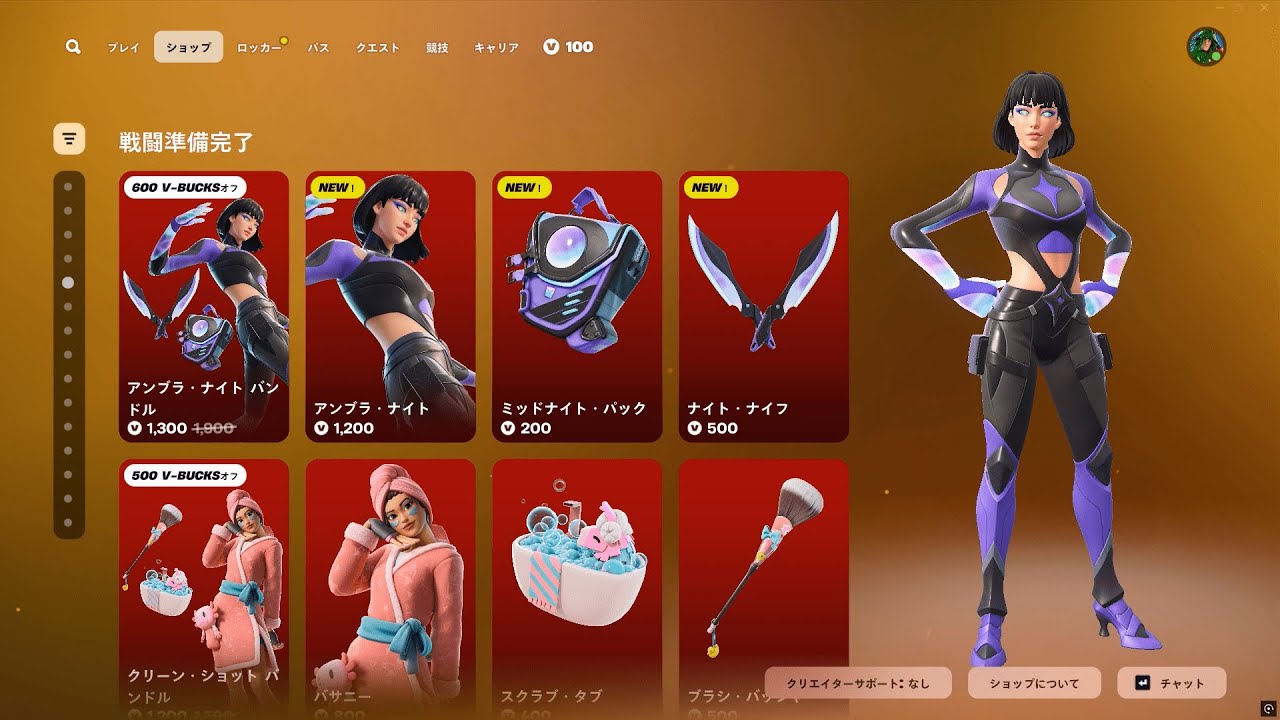Open the クリーン・ショット バンドル tile
1280x720 pixels.
click(x=204, y=585)
